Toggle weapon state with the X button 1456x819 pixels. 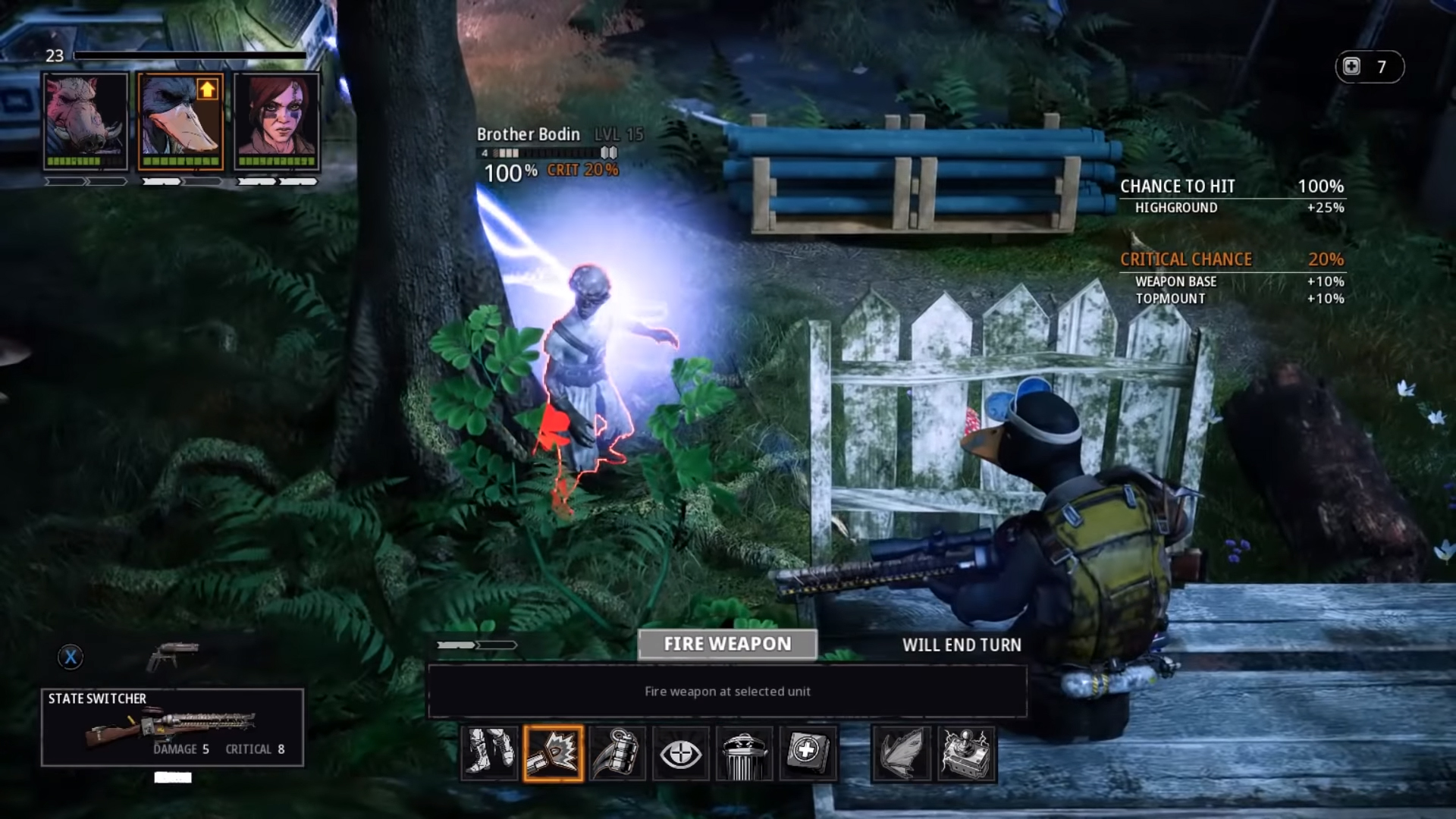pos(71,657)
